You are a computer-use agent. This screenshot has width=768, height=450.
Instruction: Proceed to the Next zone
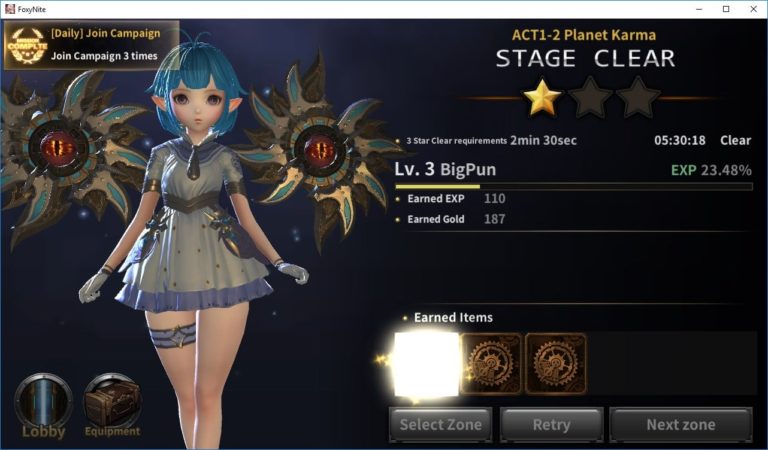680,424
